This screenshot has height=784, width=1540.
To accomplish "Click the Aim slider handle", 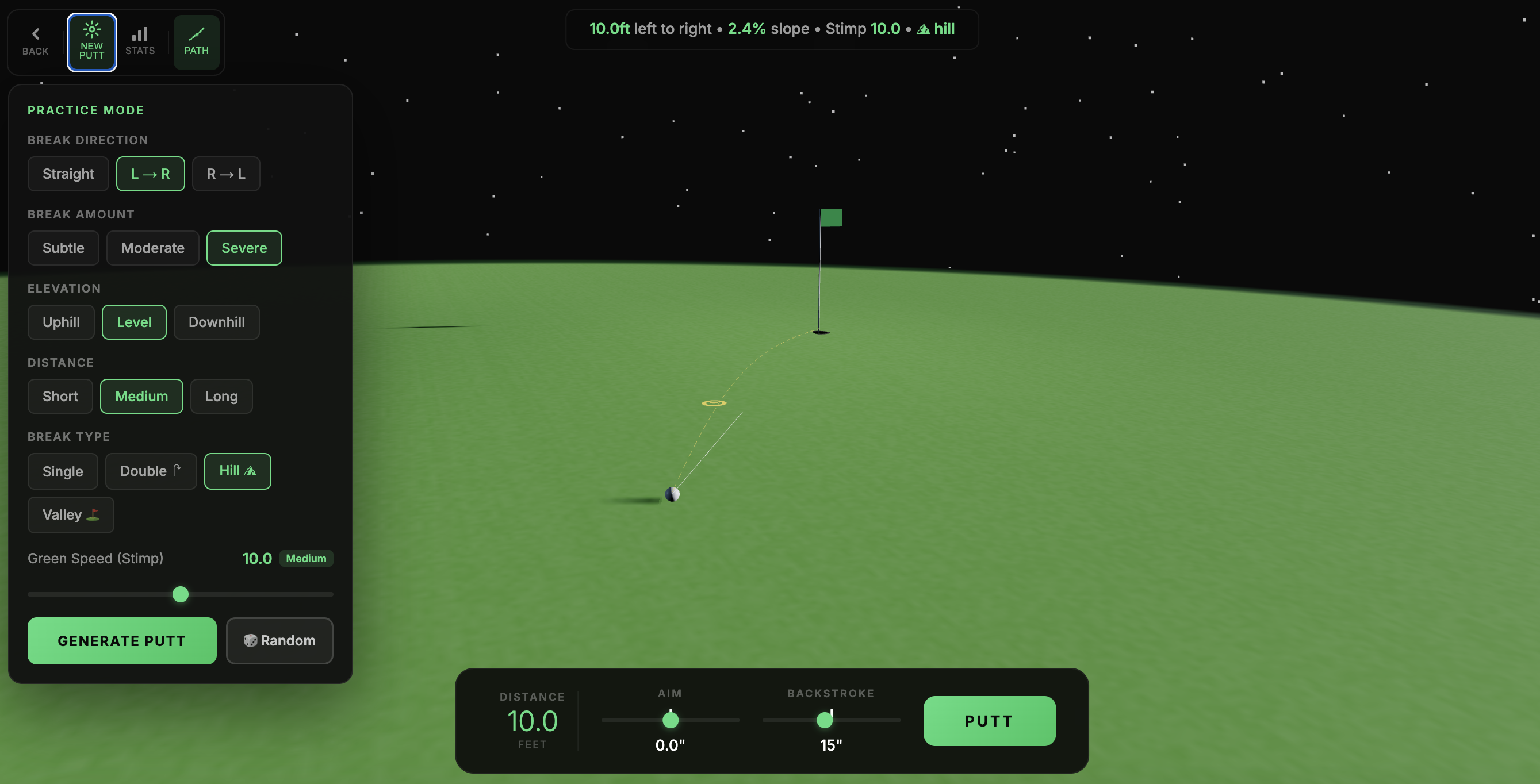I will [670, 721].
